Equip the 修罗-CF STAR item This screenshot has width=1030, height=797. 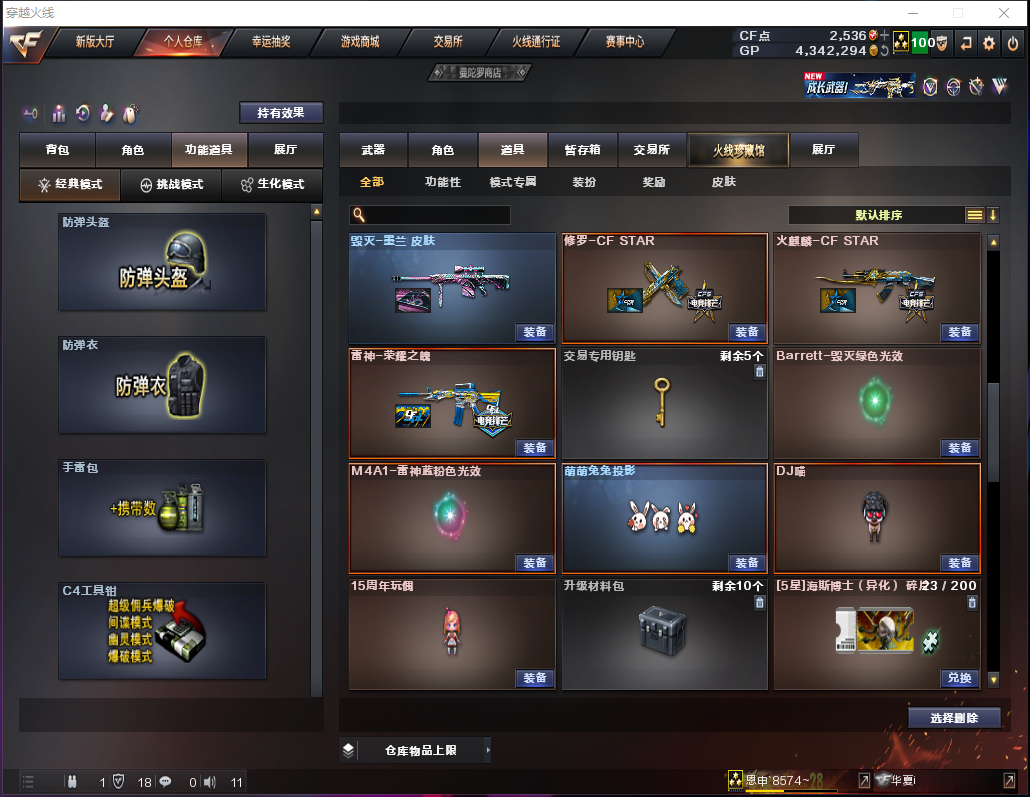click(x=747, y=332)
